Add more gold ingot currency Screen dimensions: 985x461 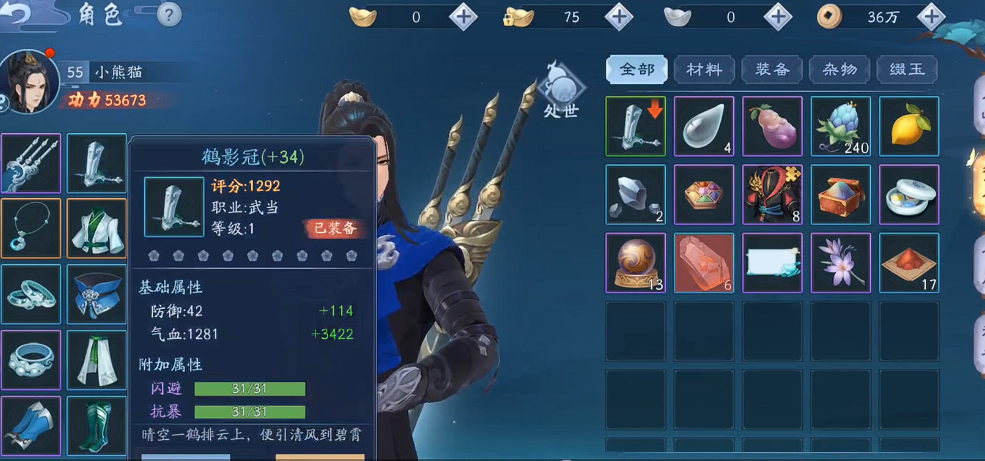[x=463, y=16]
